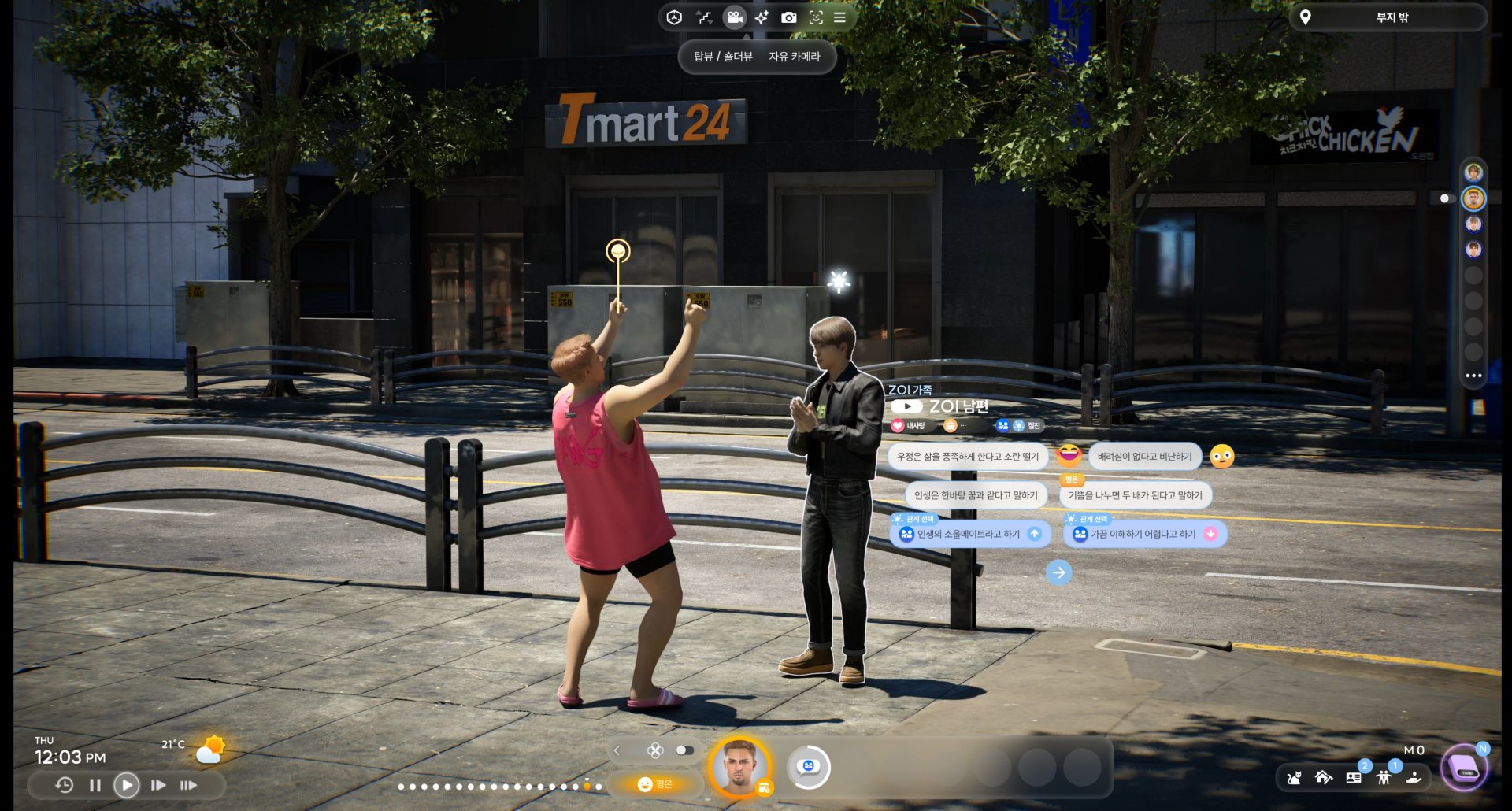The image size is (1512, 811).
Task: Open the hamburger menu in top toolbar
Action: click(840, 17)
